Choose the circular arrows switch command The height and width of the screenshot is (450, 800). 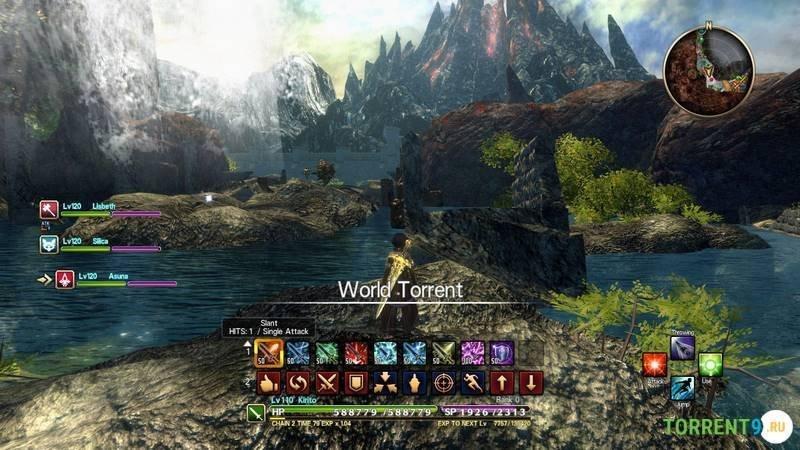click(x=298, y=382)
